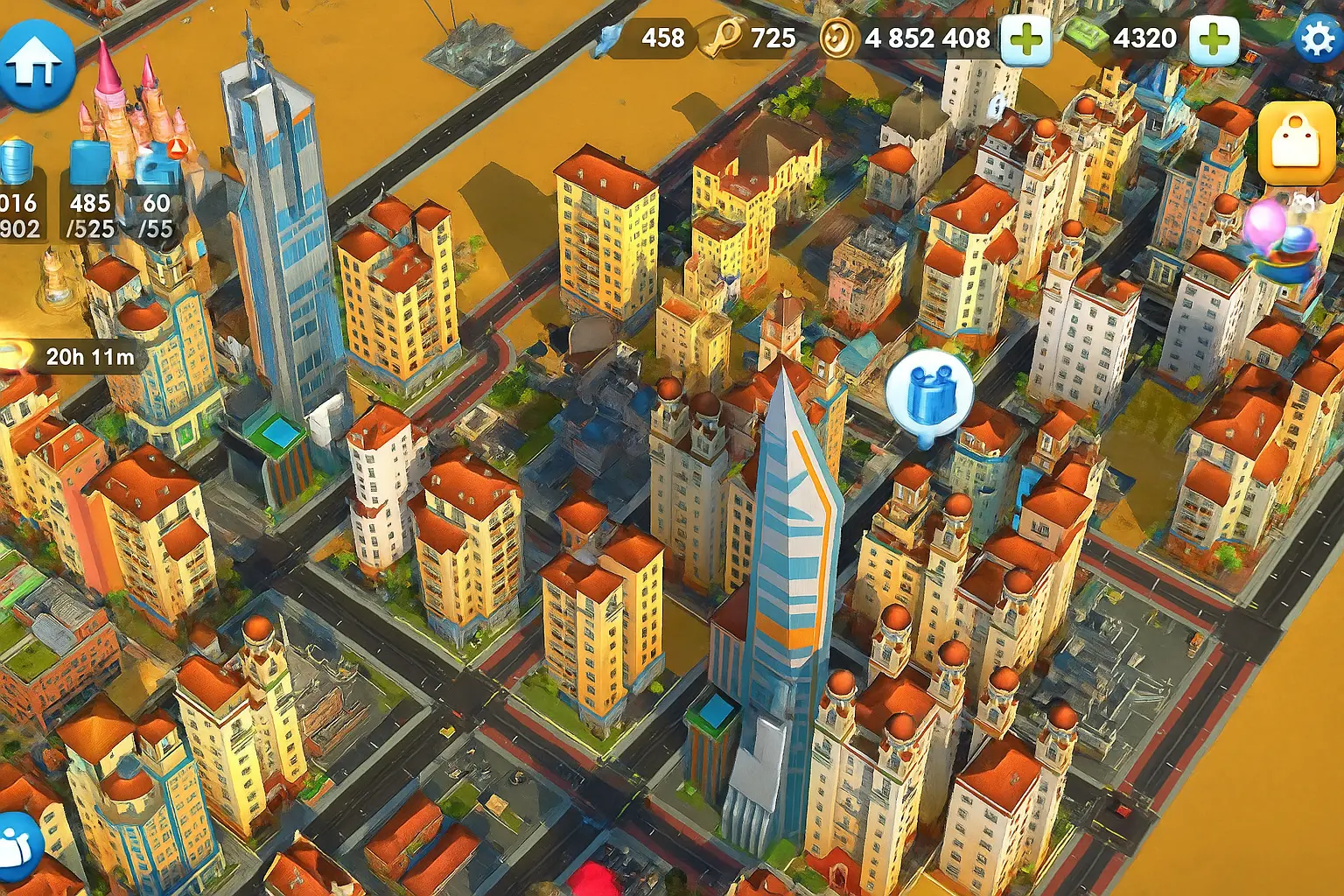Open the settings gear menu
This screenshot has width=1344, height=896.
click(x=1317, y=38)
